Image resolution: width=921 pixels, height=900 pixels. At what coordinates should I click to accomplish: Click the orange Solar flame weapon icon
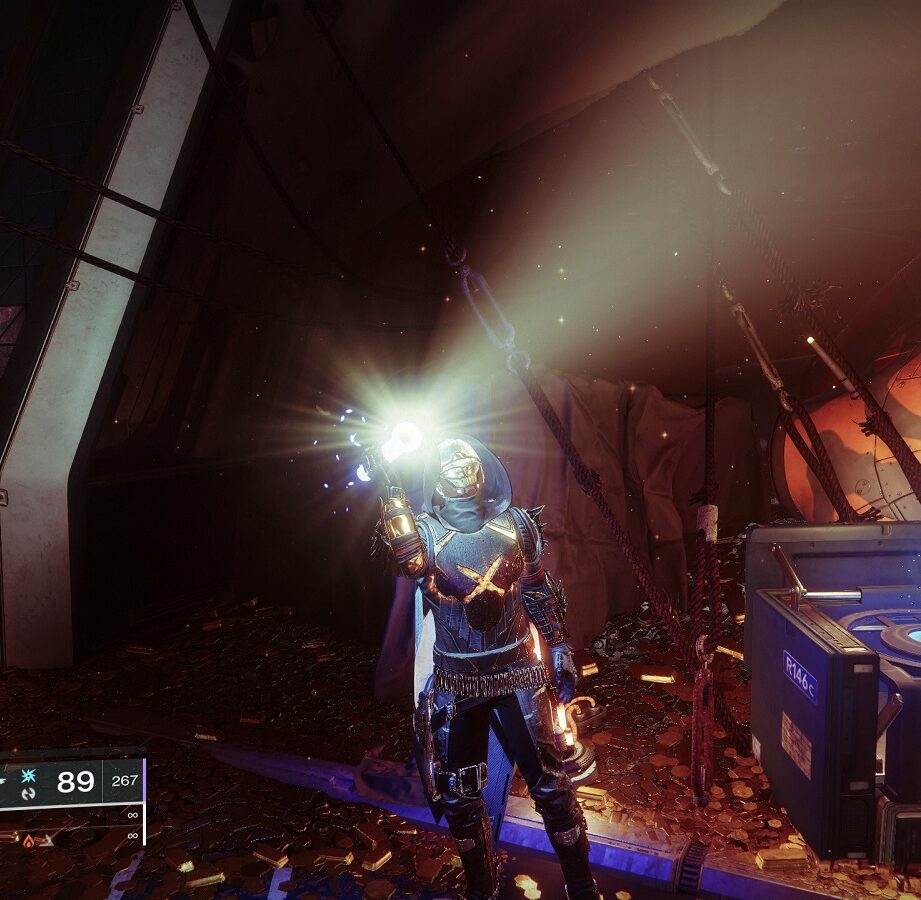[28, 840]
